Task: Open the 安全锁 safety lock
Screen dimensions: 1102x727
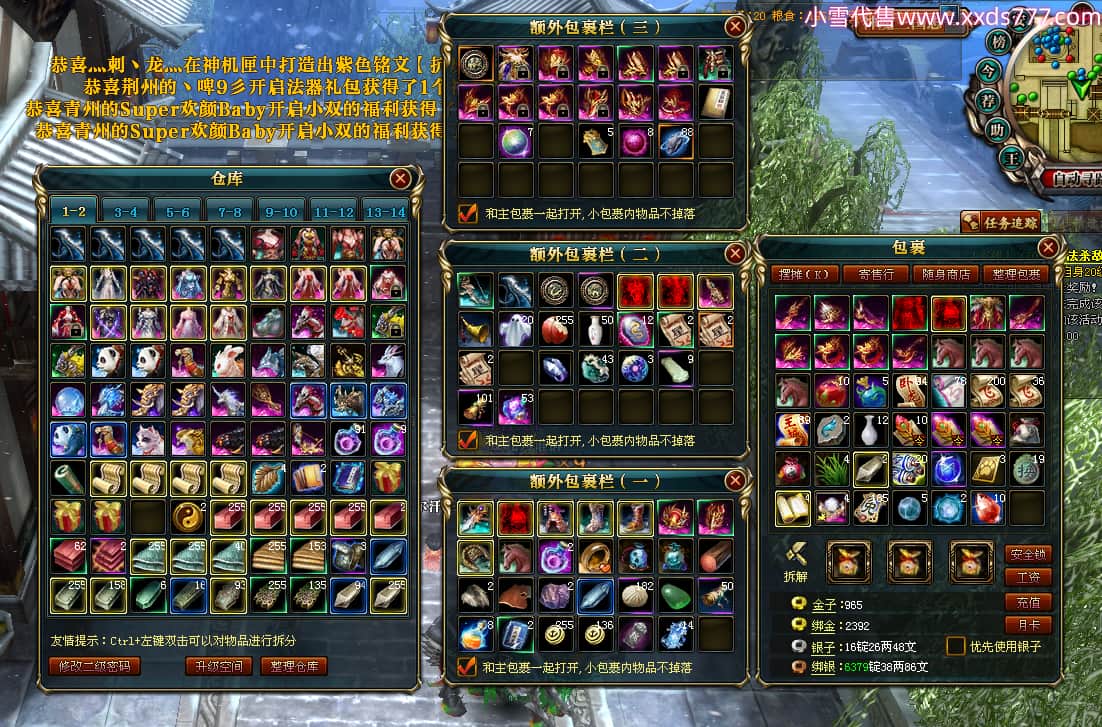Action: [x=1028, y=553]
